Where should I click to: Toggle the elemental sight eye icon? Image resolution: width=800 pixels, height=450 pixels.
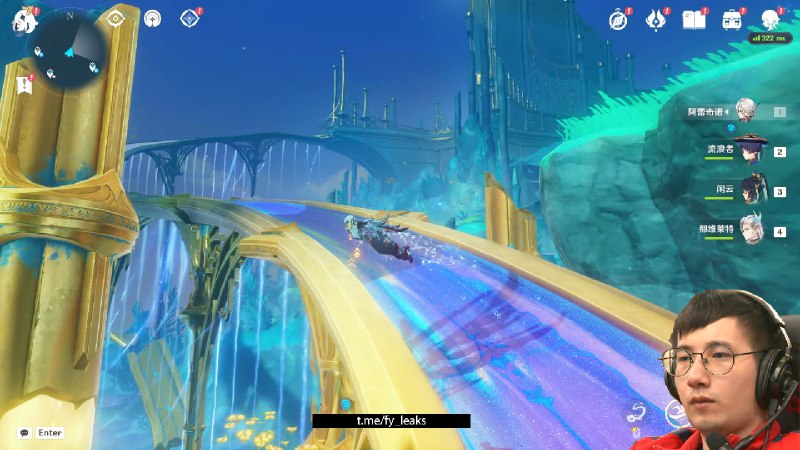click(x=116, y=18)
